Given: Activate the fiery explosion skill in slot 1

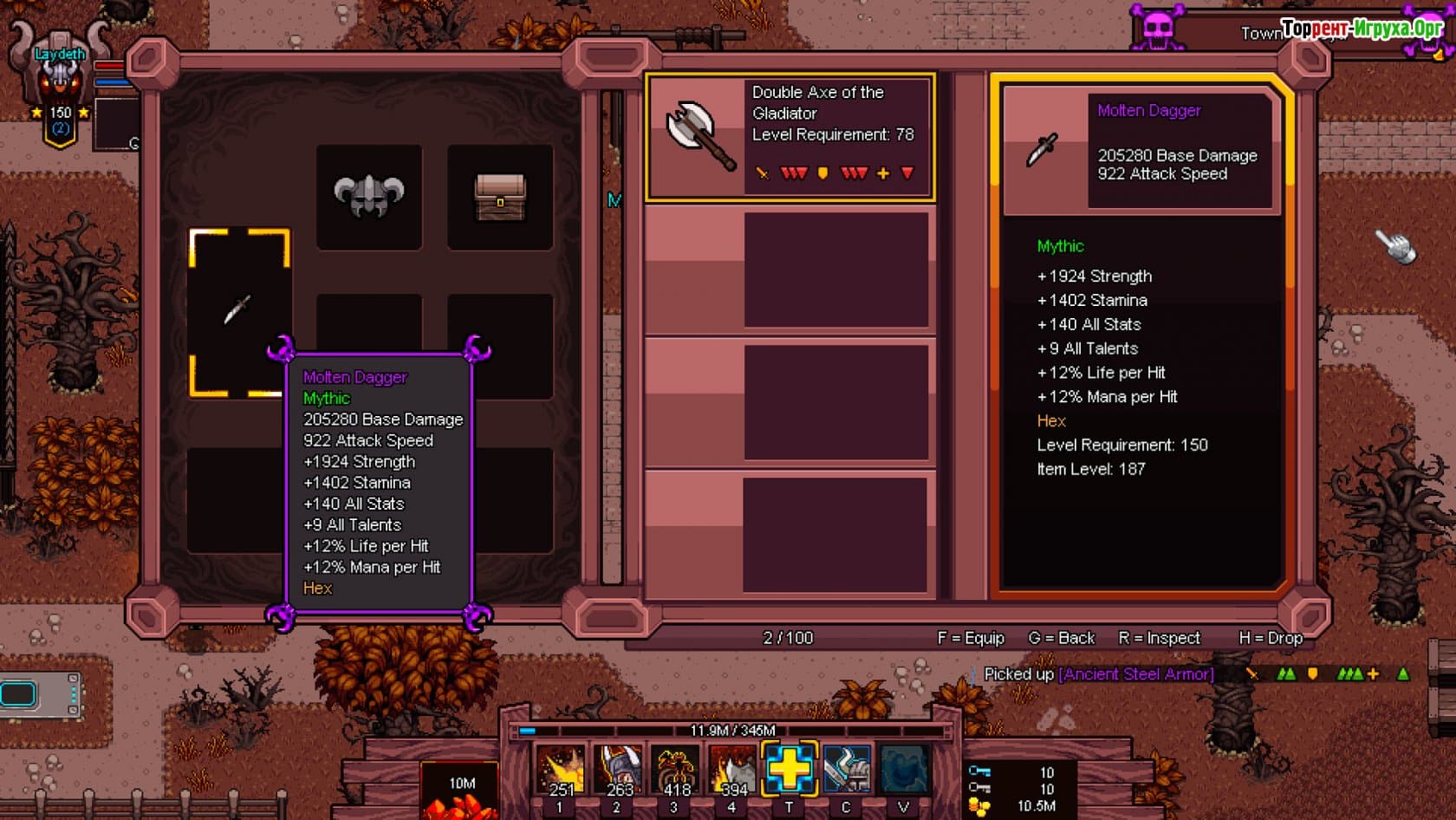Looking at the screenshot, I should pyautogui.click(x=560, y=770).
